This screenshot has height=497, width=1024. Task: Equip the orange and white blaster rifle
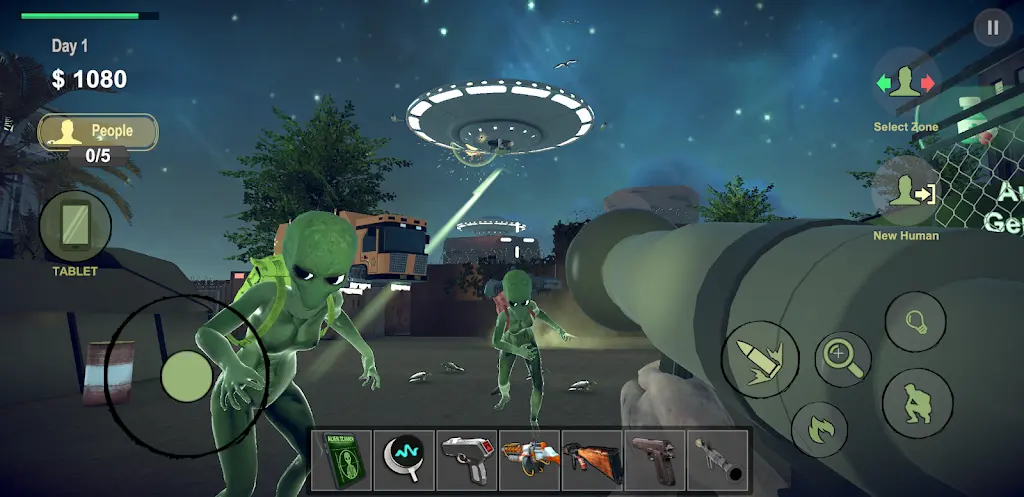(x=529, y=460)
